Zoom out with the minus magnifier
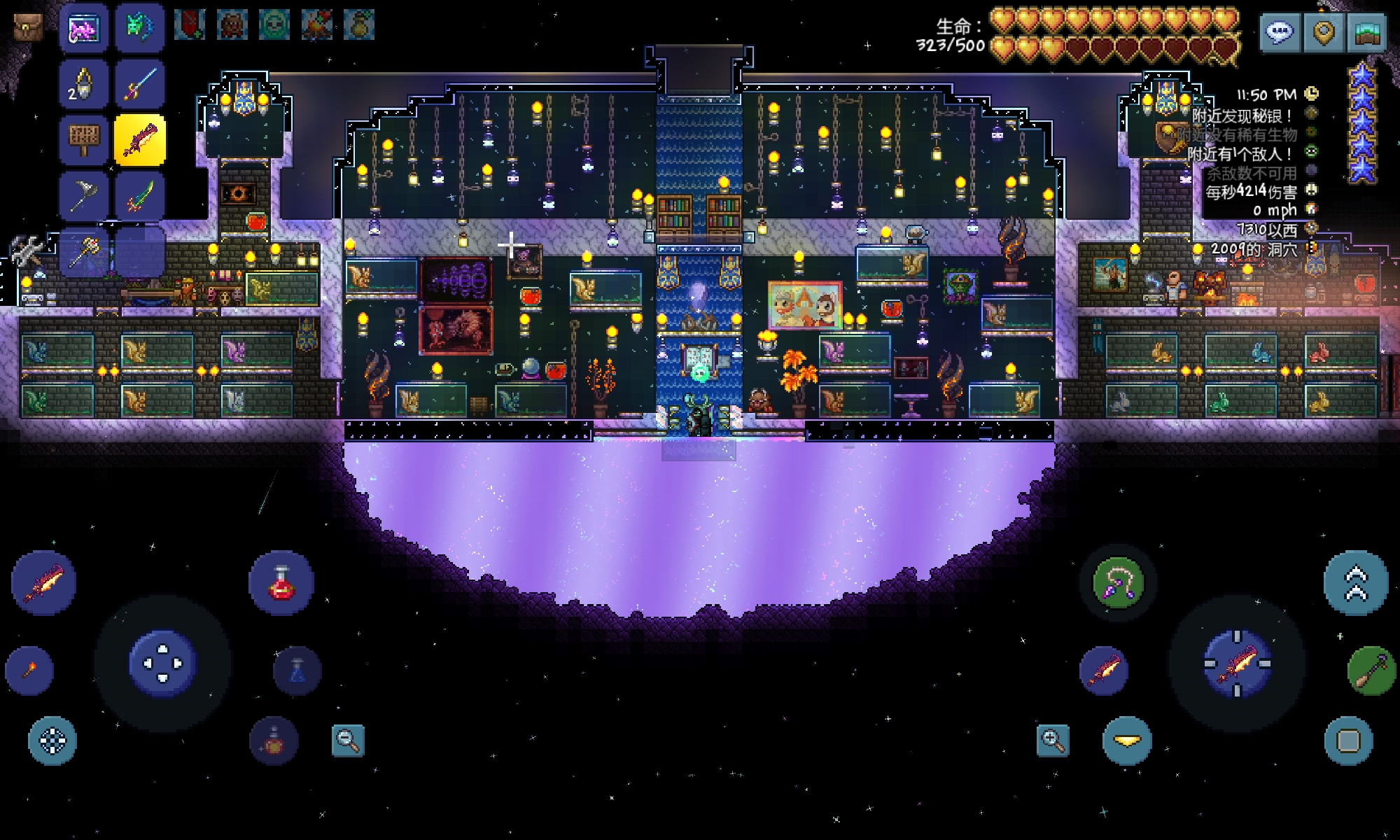This screenshot has width=1400, height=840. coord(348,740)
